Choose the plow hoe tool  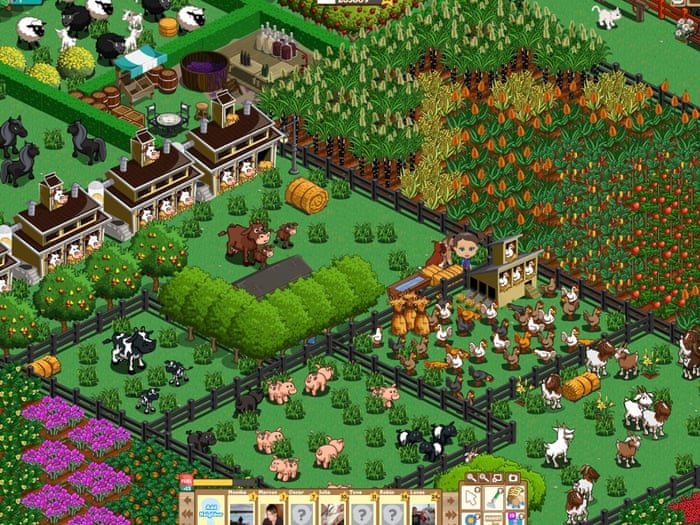pos(494,498)
